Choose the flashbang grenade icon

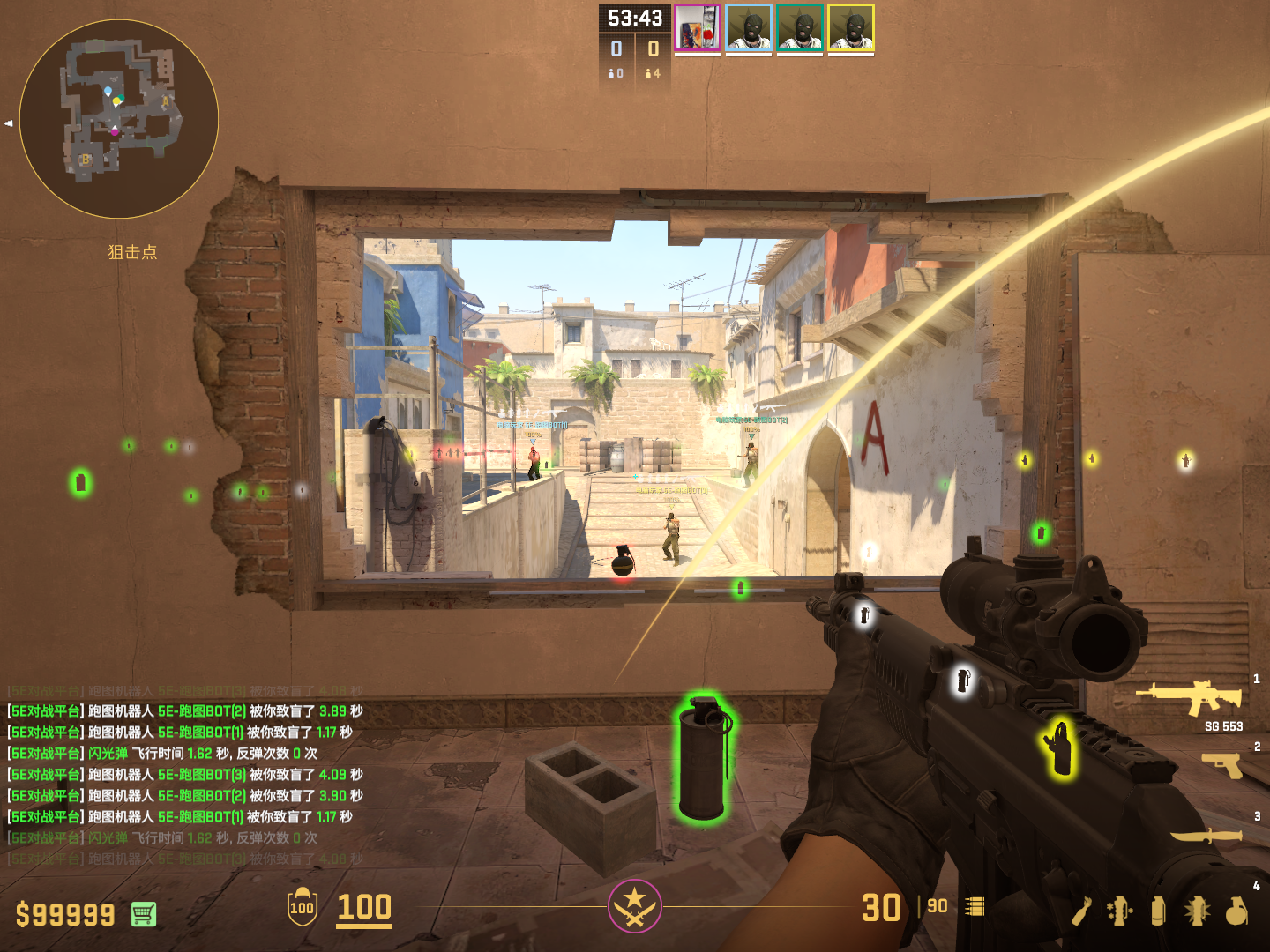1197,911
